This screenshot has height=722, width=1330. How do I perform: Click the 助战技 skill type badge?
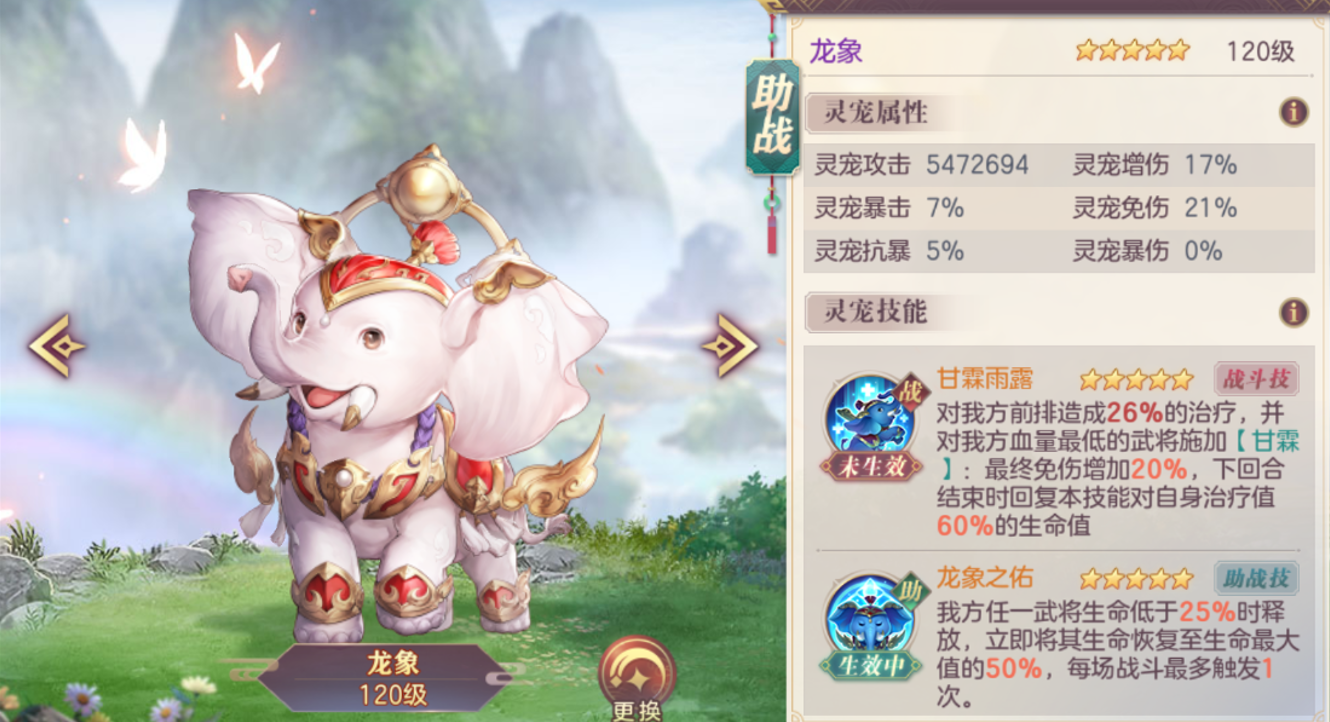pos(1259,576)
